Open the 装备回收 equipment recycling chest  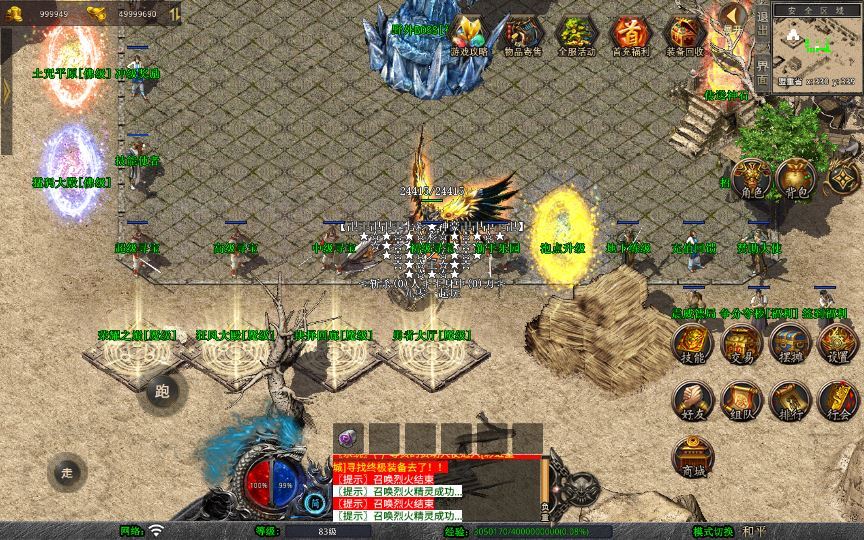point(684,35)
